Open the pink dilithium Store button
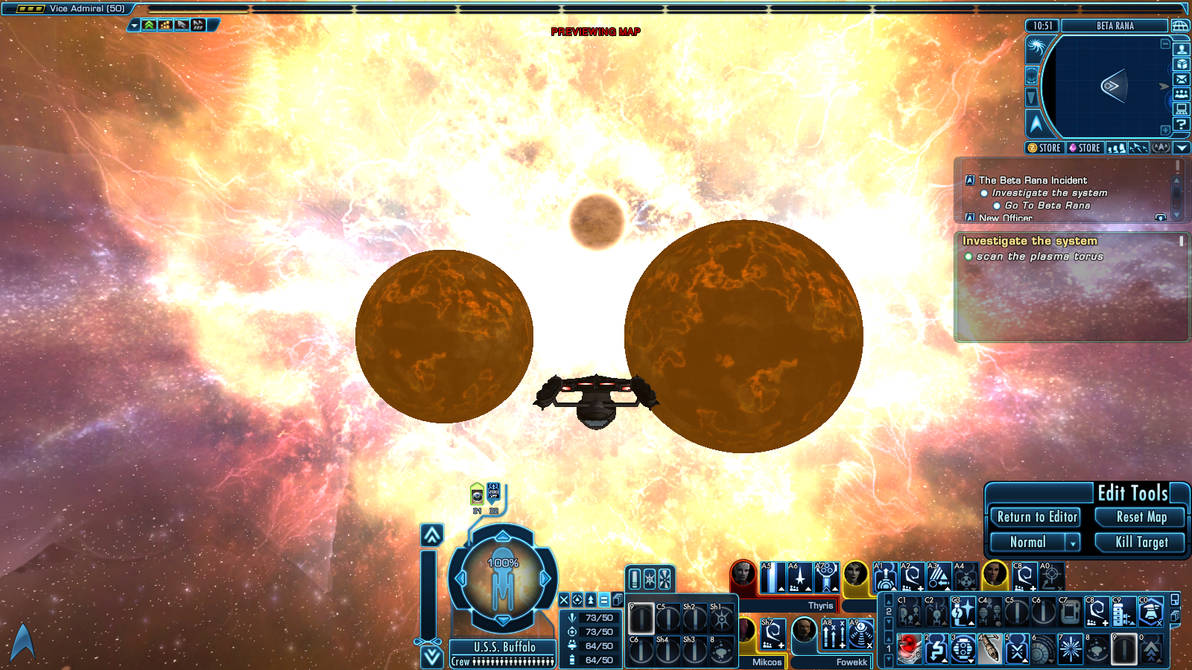Image resolution: width=1192 pixels, height=670 pixels. [x=1083, y=148]
